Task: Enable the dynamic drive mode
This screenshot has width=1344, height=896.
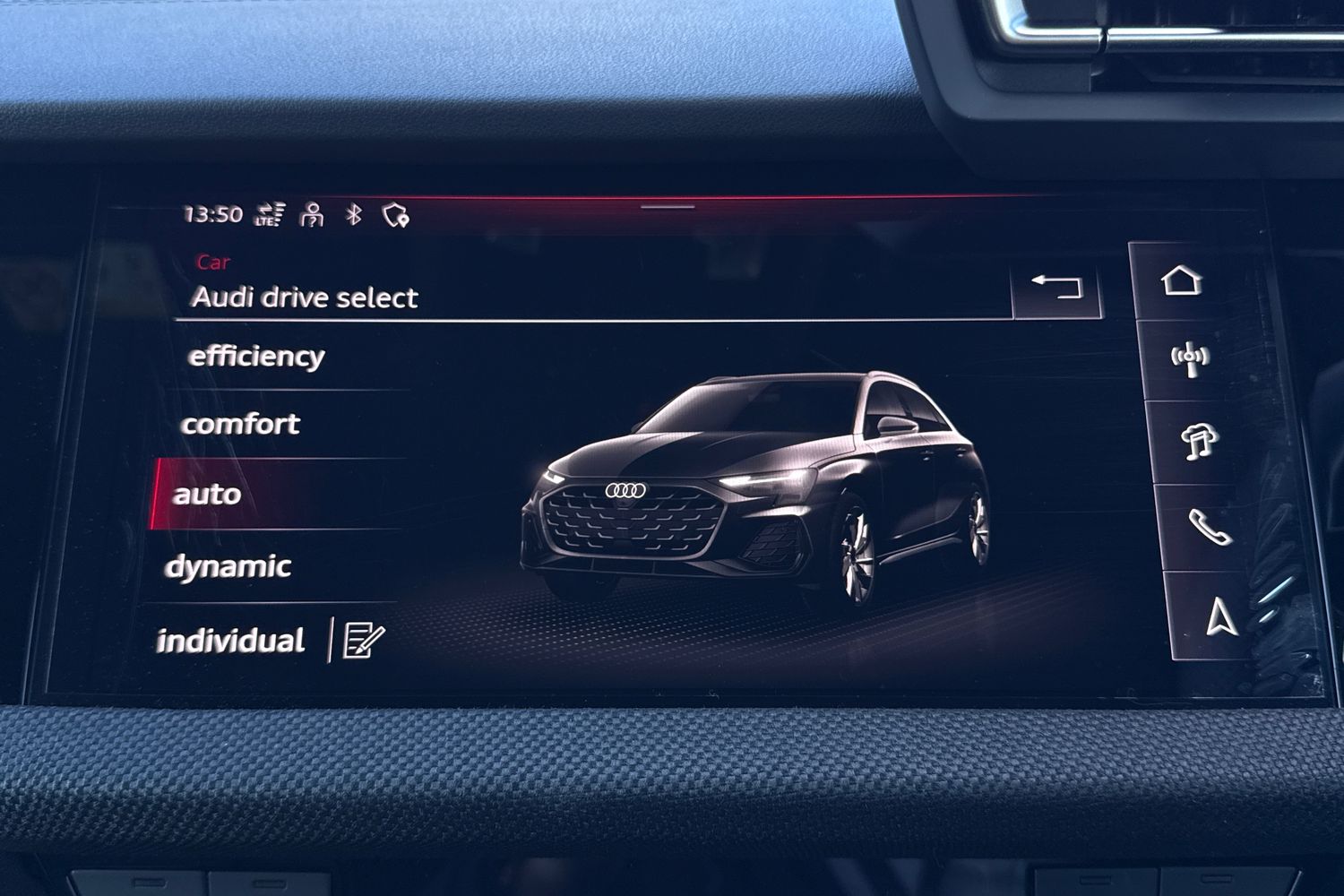Action: point(230,565)
